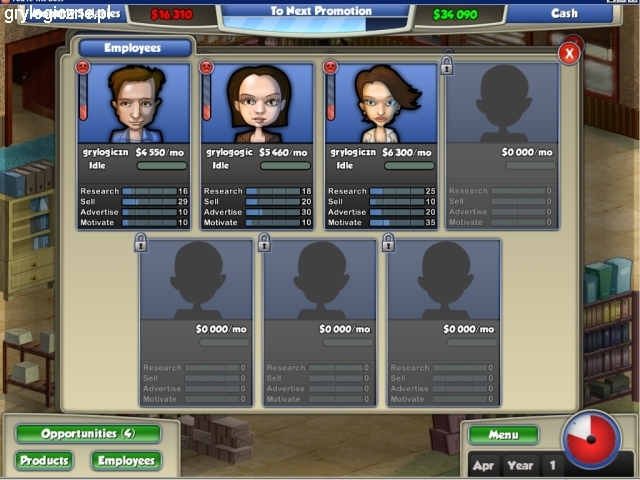The height and width of the screenshot is (480, 640).
Task: Click the Employees button in the bottom bar
Action: tap(126, 461)
